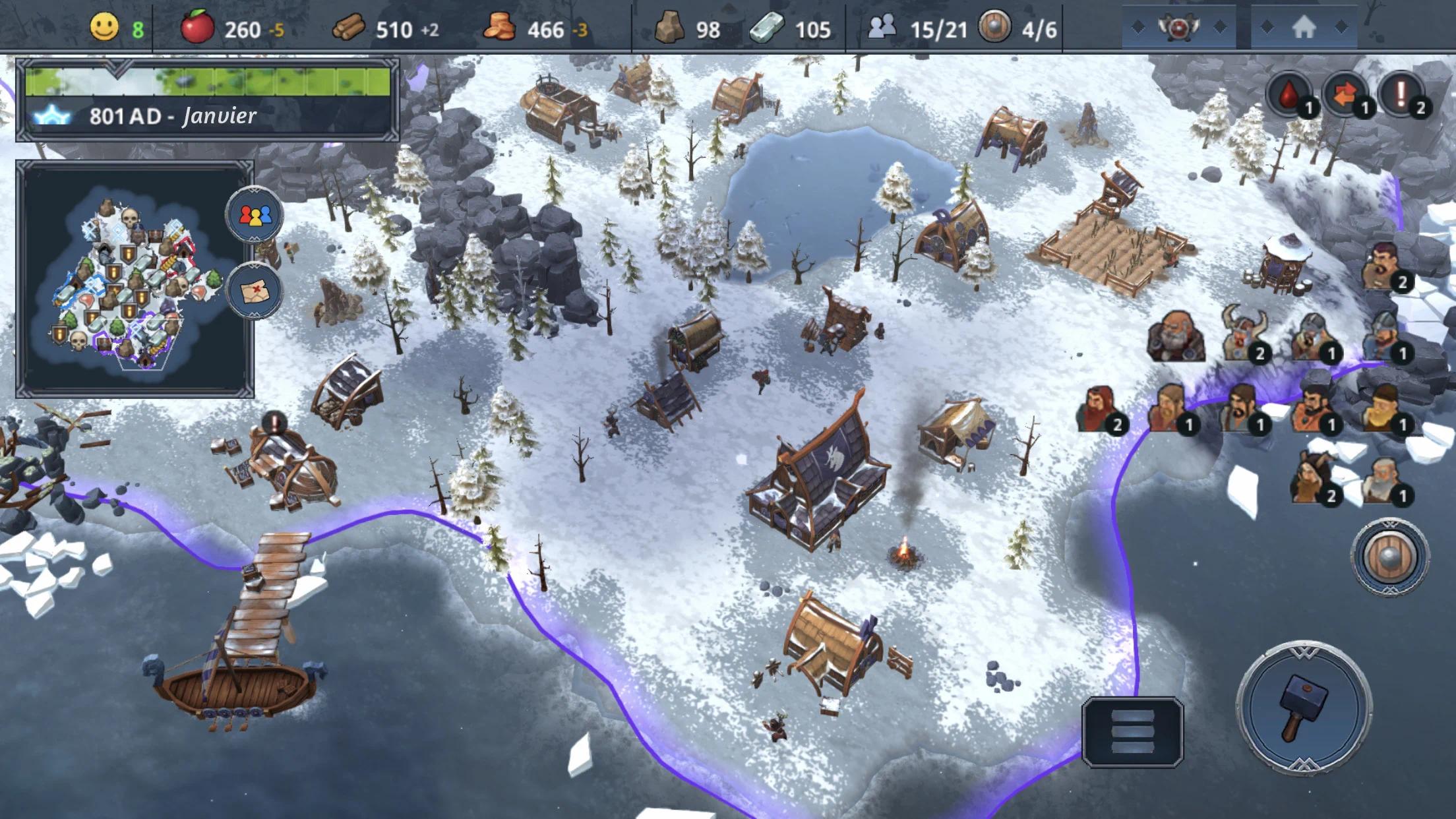Toggle the happiness smiley indicator

[x=106, y=28]
